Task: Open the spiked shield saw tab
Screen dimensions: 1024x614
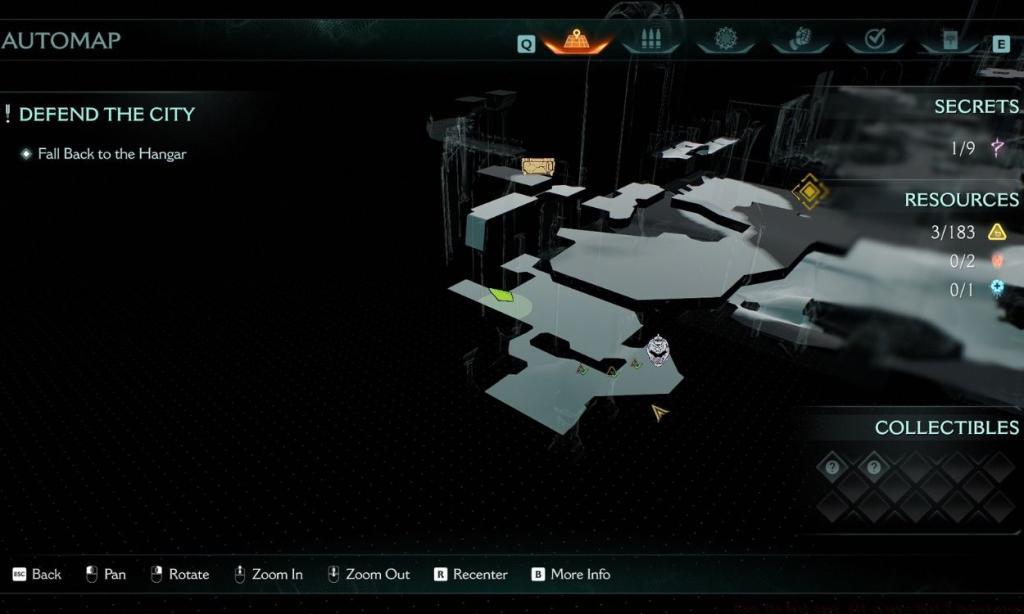Action: (726, 41)
